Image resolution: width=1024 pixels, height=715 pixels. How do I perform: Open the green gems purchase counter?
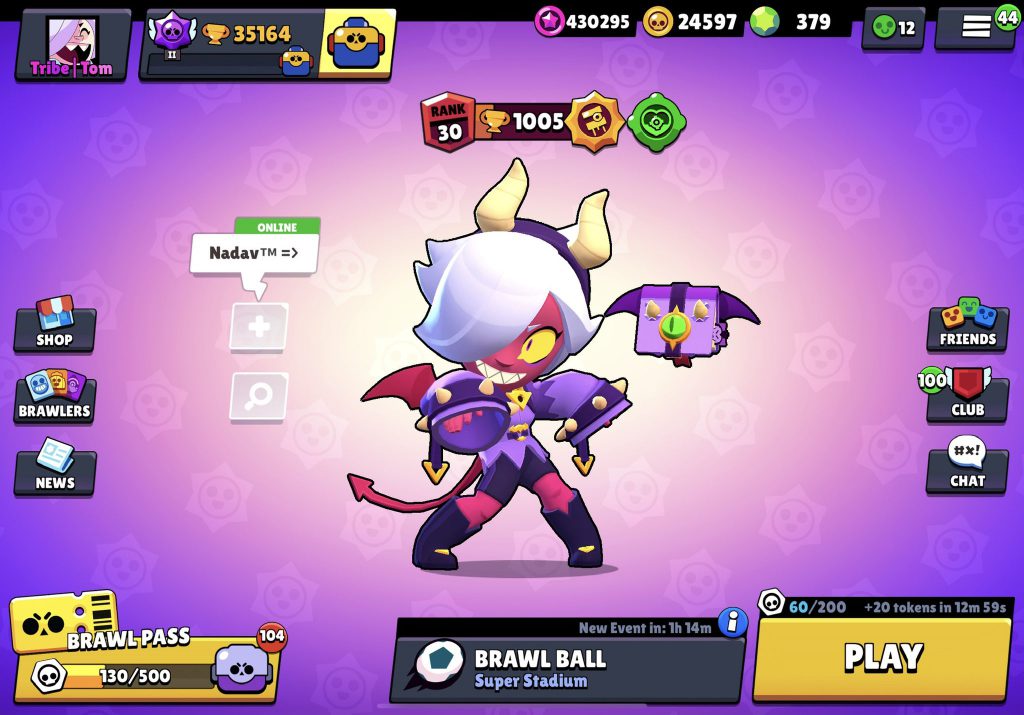797,21
